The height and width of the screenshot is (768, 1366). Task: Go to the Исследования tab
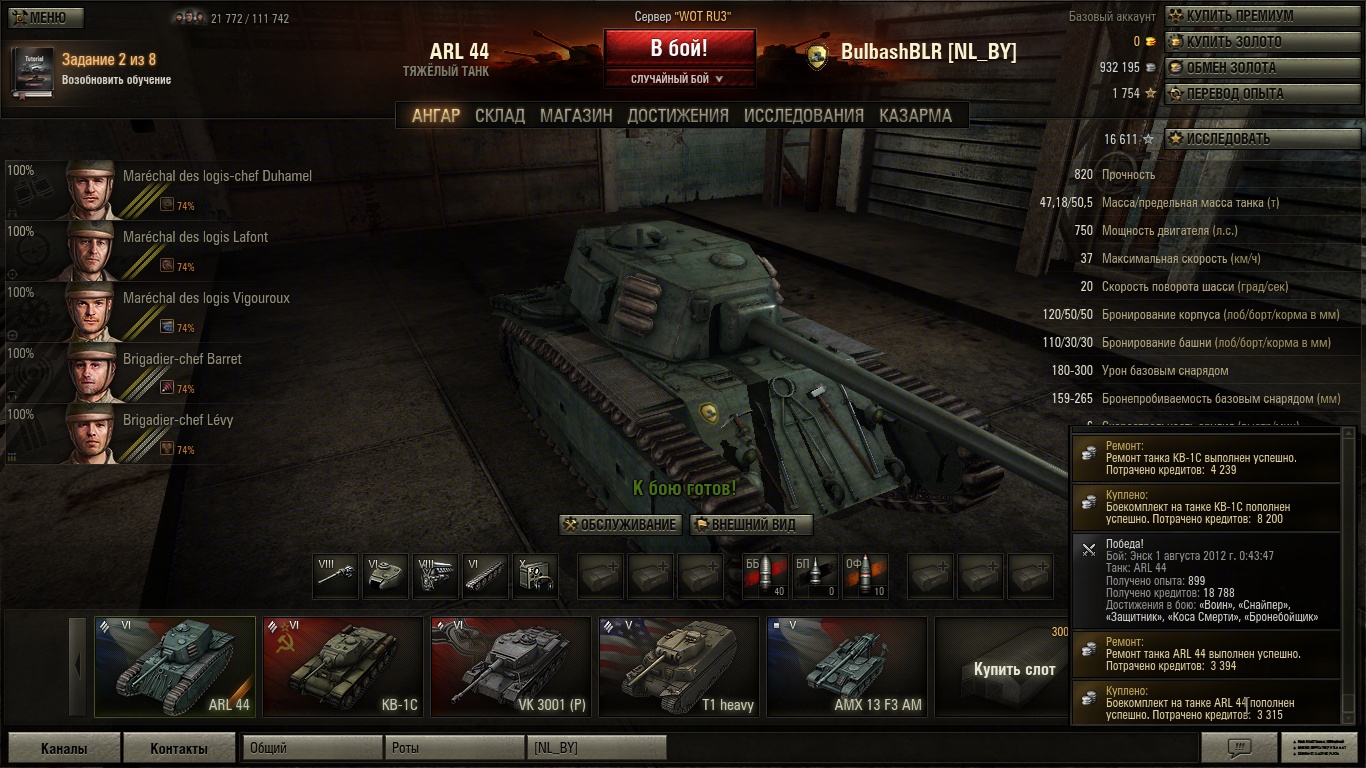[x=803, y=115]
